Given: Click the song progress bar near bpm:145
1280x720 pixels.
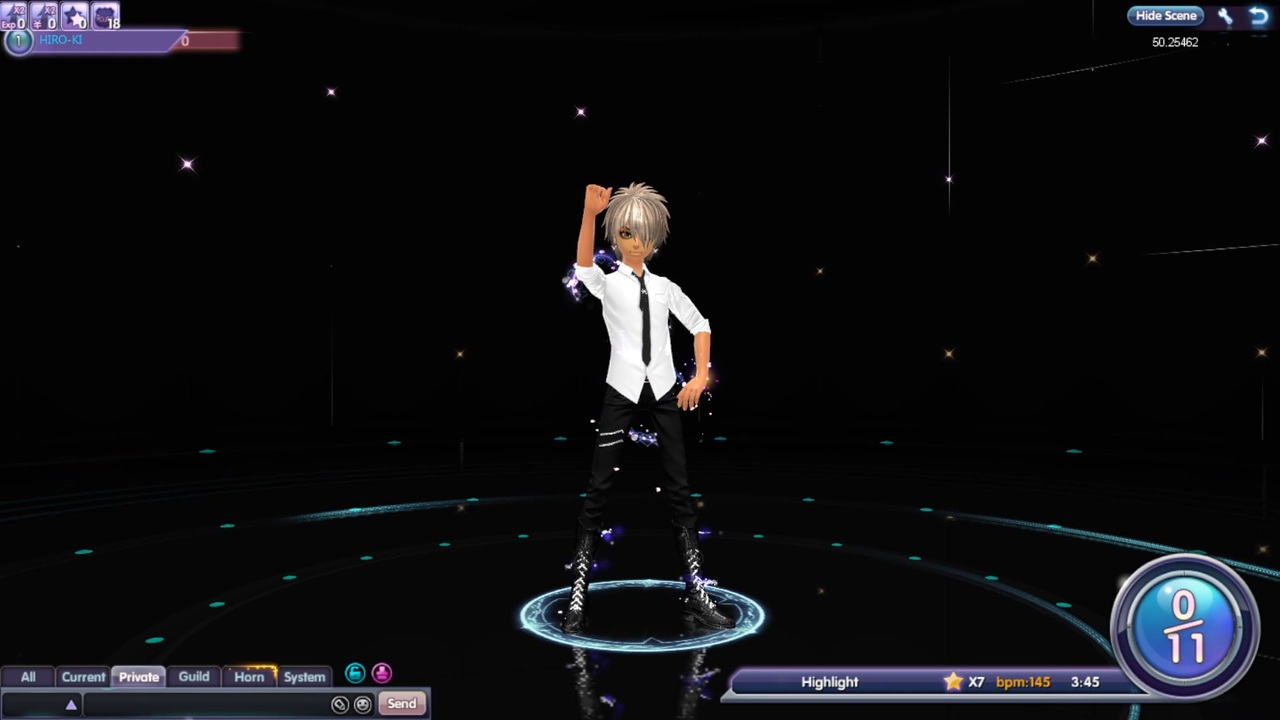Looking at the screenshot, I should point(1023,681).
